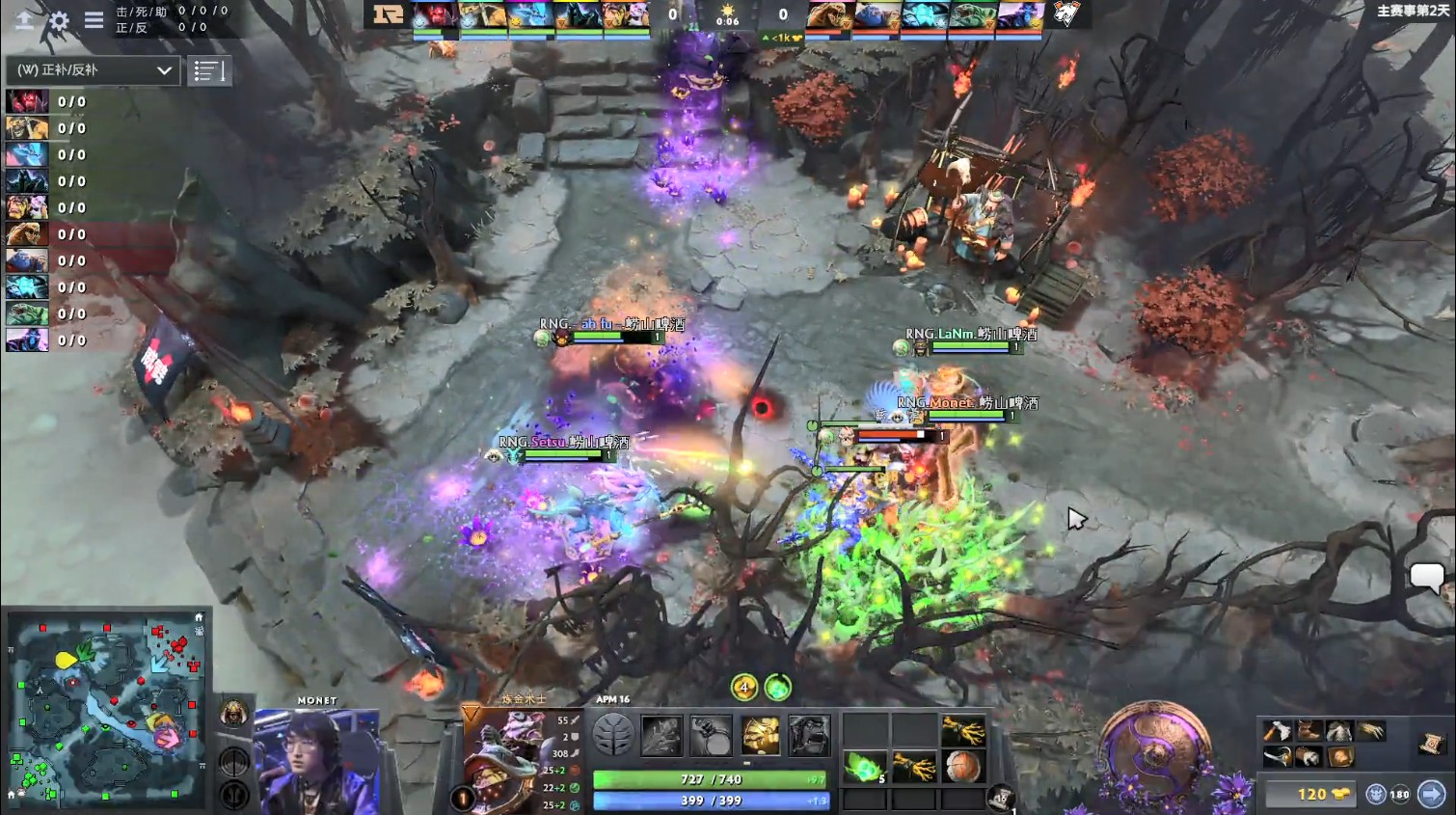Viewport: 1456px width, 815px height.
Task: Open the (W) 正补/反补 stats dropdown
Action: [92, 70]
